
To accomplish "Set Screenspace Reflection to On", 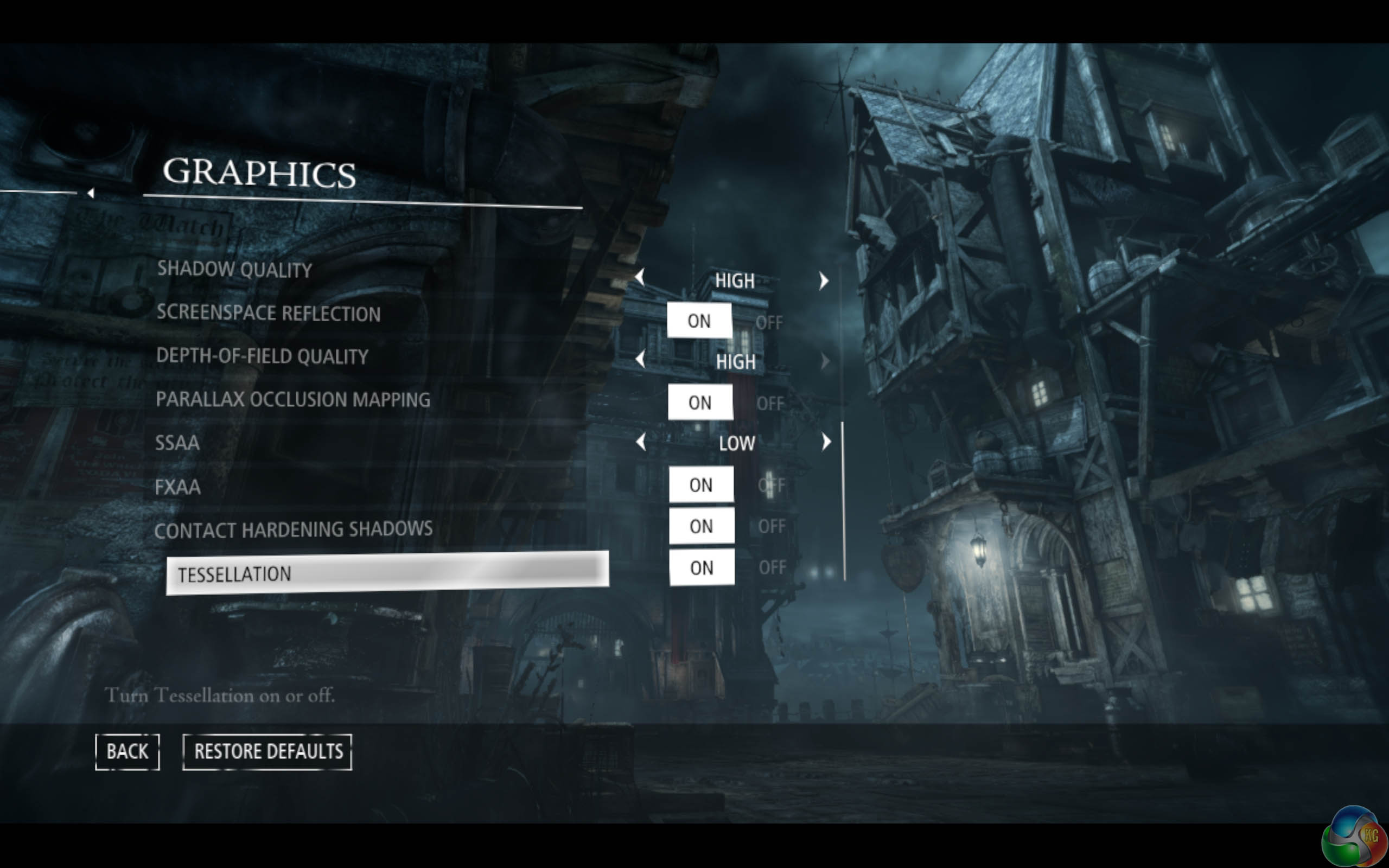I will pos(699,321).
